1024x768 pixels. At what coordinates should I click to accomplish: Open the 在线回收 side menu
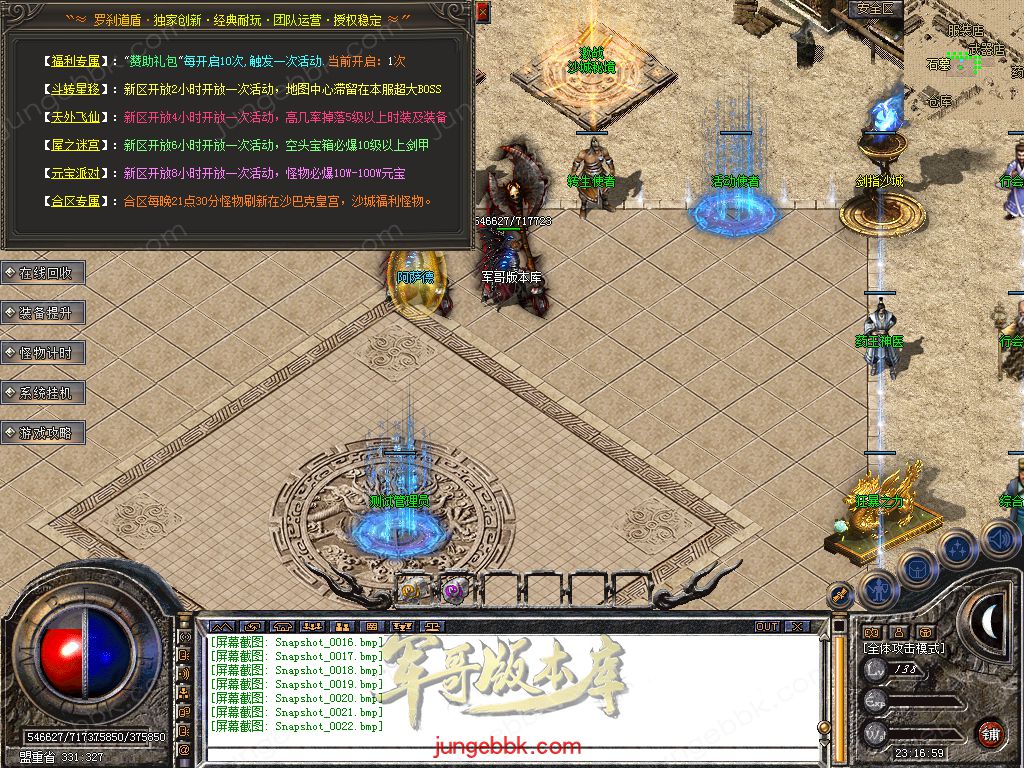tap(44, 273)
